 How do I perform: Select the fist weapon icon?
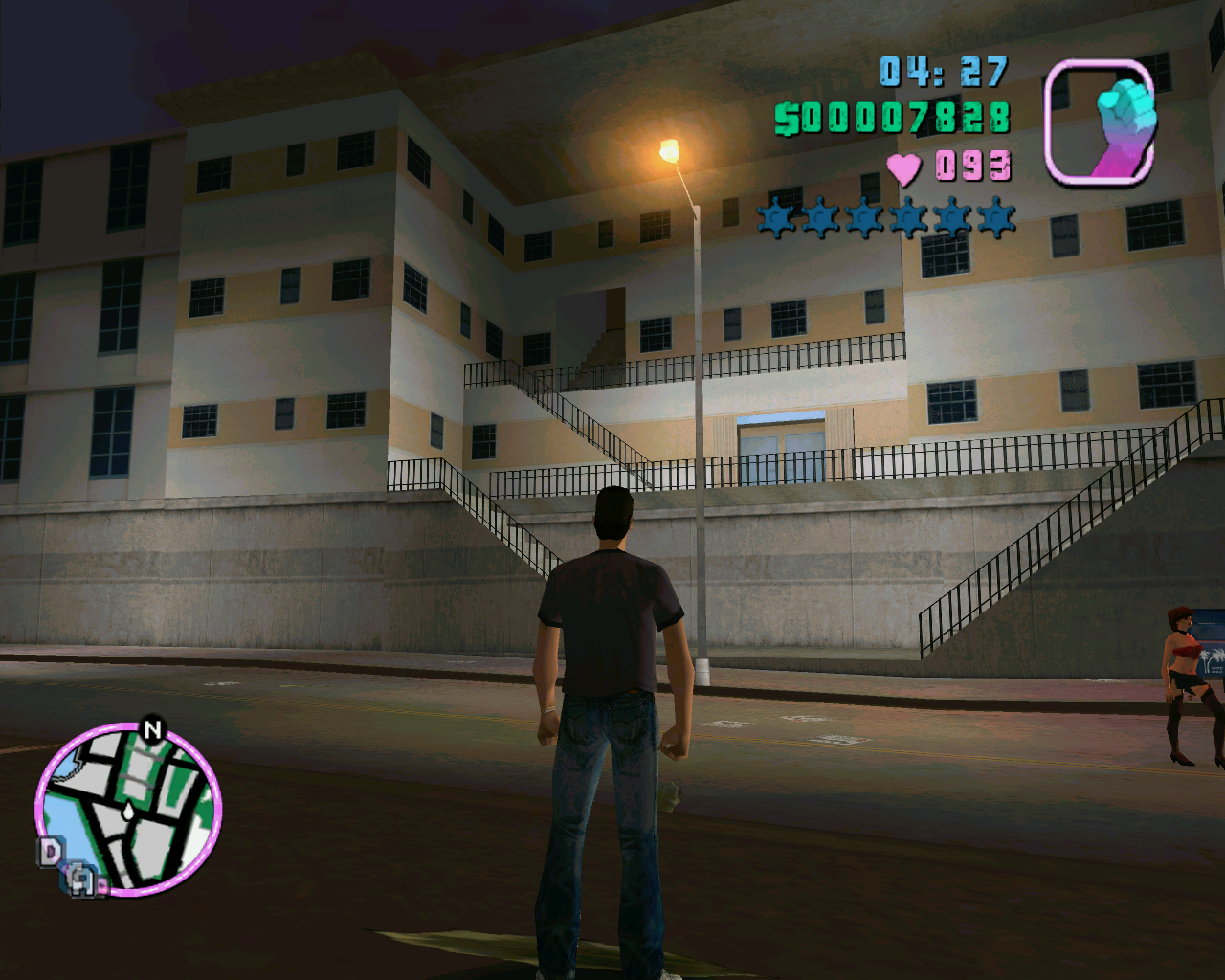(1100, 122)
